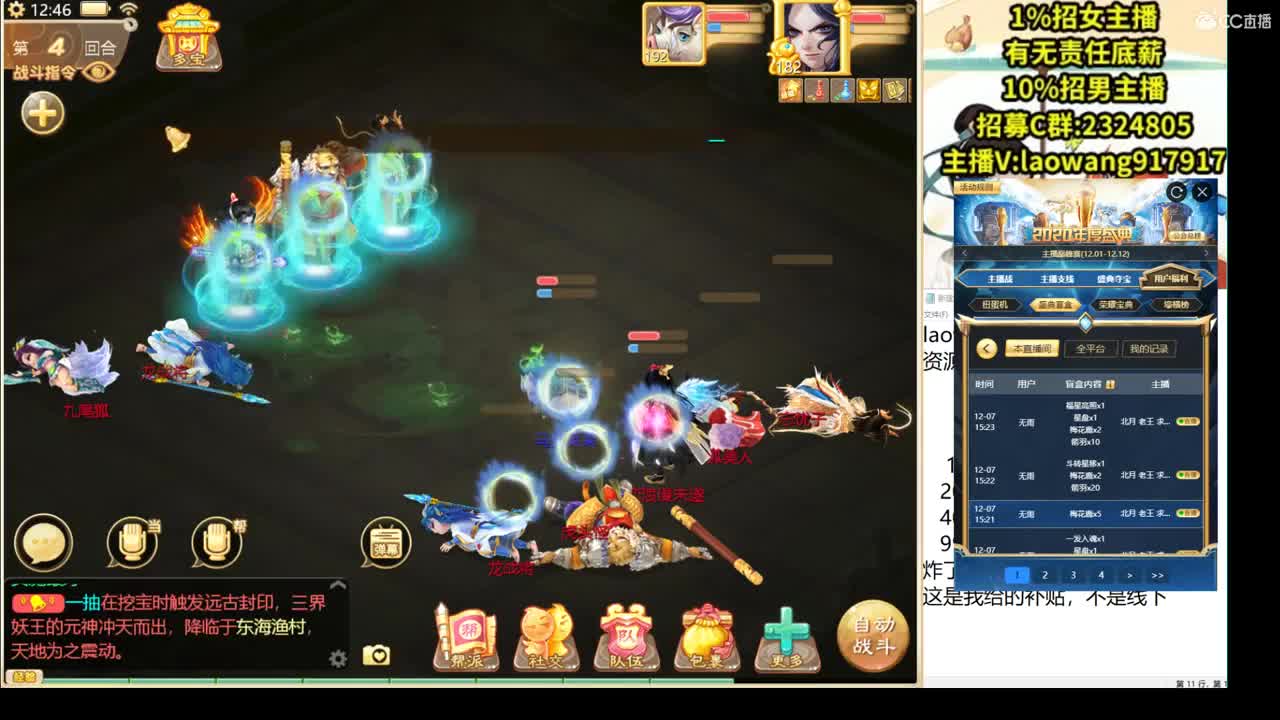Go to page 2 of the record list
The height and width of the screenshot is (720, 1280).
click(1044, 575)
